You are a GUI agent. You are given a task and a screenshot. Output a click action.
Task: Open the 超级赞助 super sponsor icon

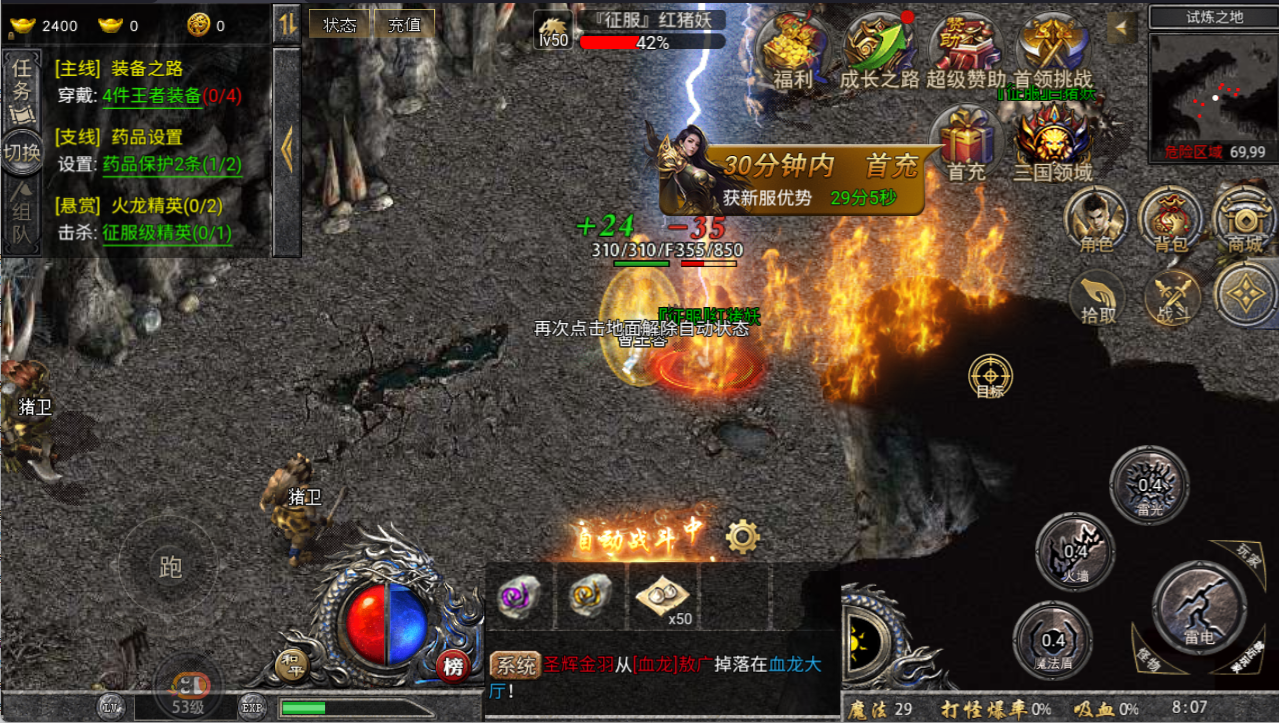point(965,50)
